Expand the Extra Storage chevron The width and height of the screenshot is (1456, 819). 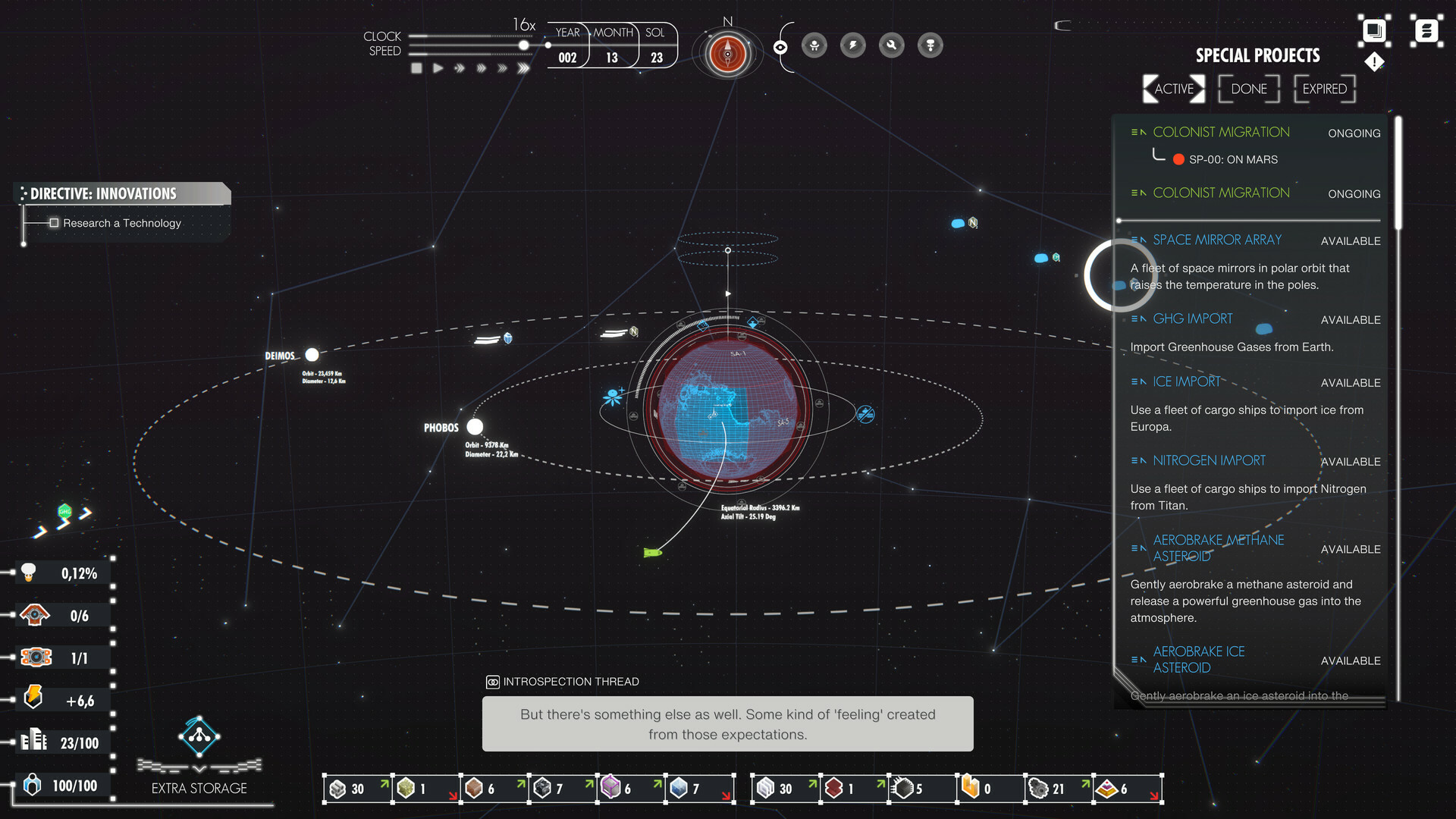(199, 767)
